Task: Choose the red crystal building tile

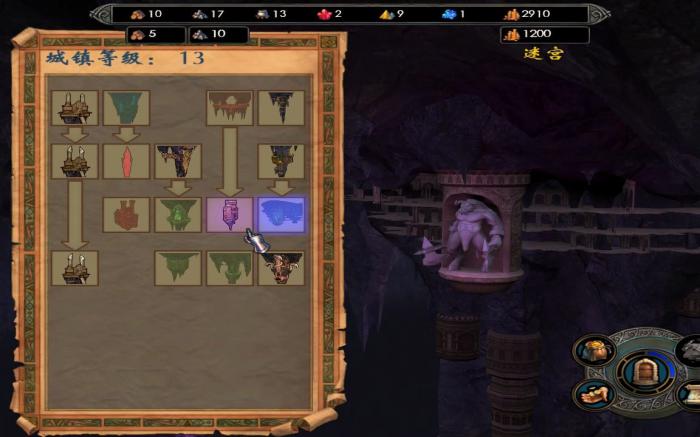Action: tap(127, 161)
